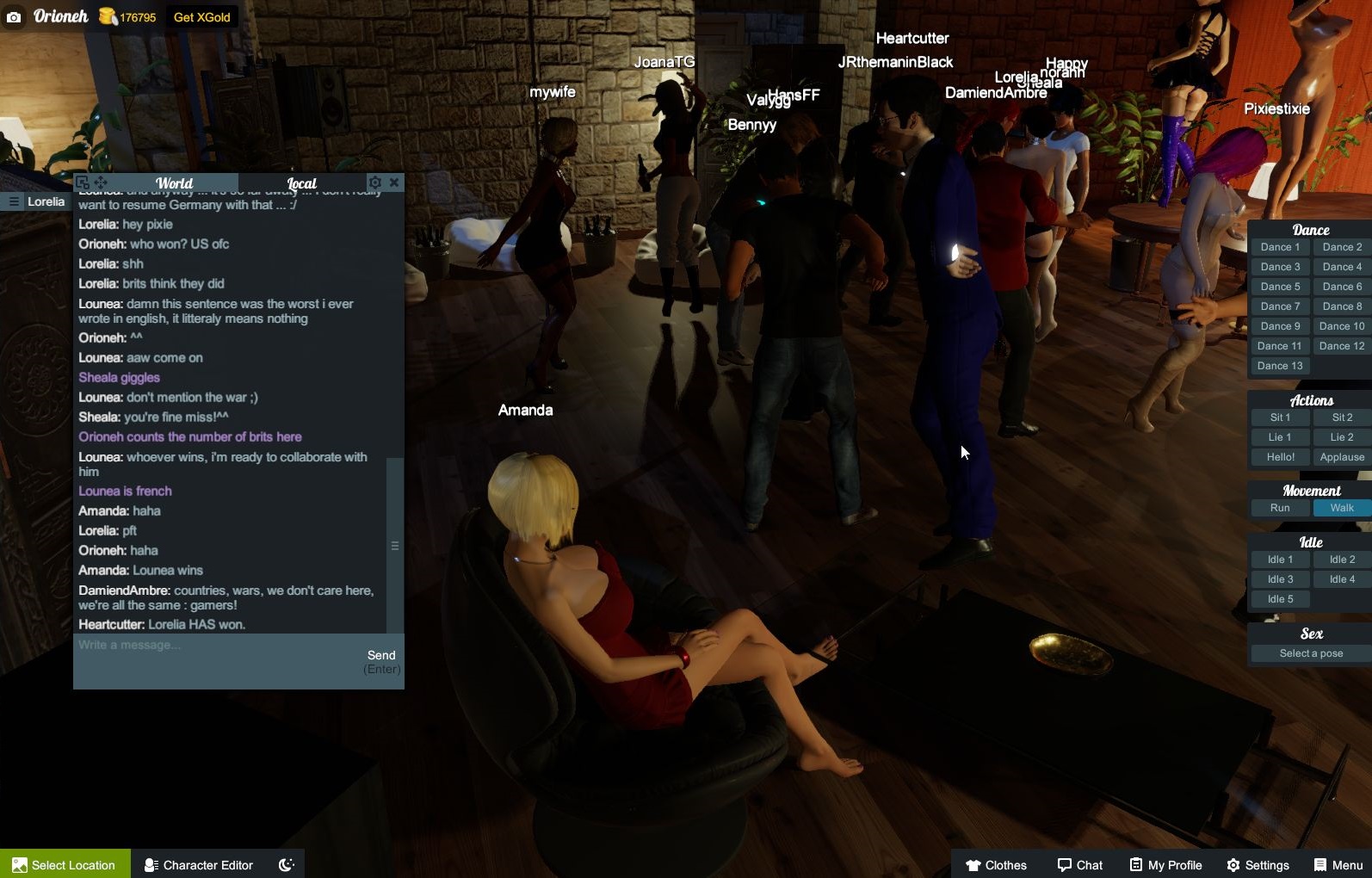Toggle the night mode moon icon
This screenshot has height=878, width=1372.
(x=287, y=864)
